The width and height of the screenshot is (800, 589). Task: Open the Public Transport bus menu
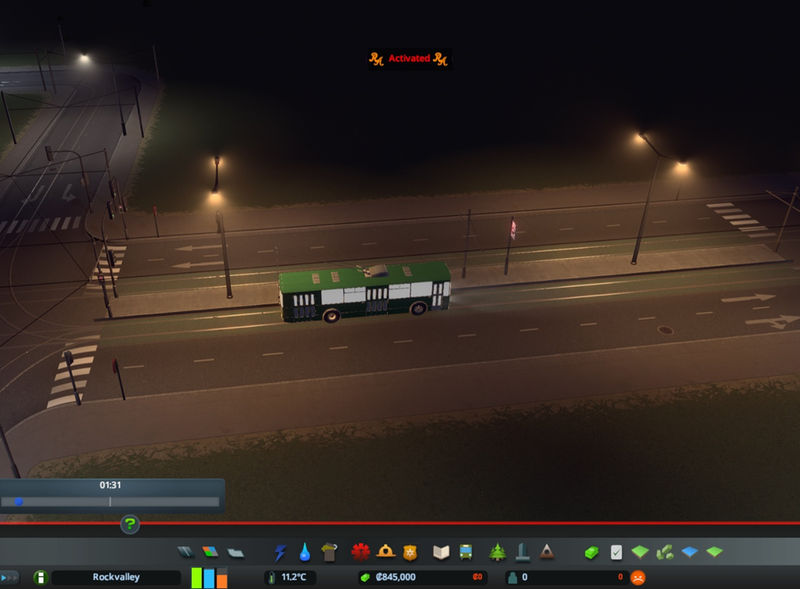(x=466, y=552)
